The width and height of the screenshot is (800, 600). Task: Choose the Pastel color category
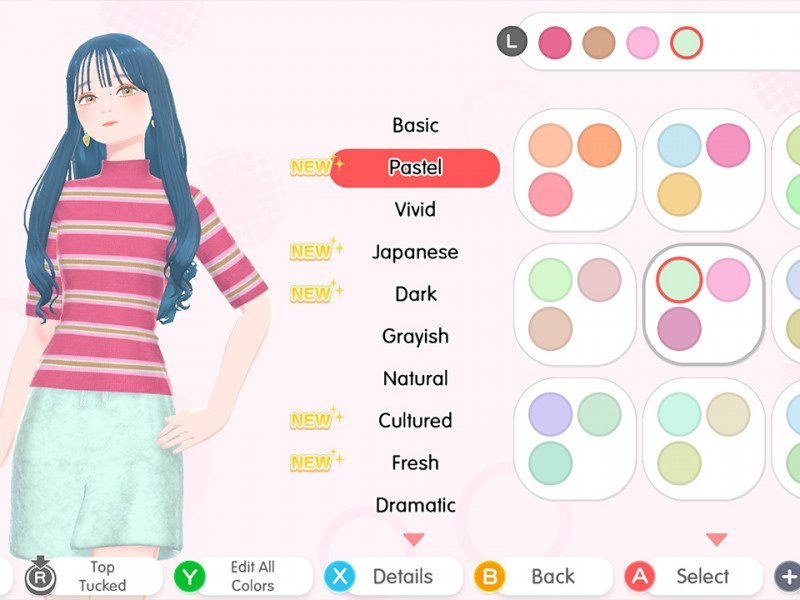415,168
